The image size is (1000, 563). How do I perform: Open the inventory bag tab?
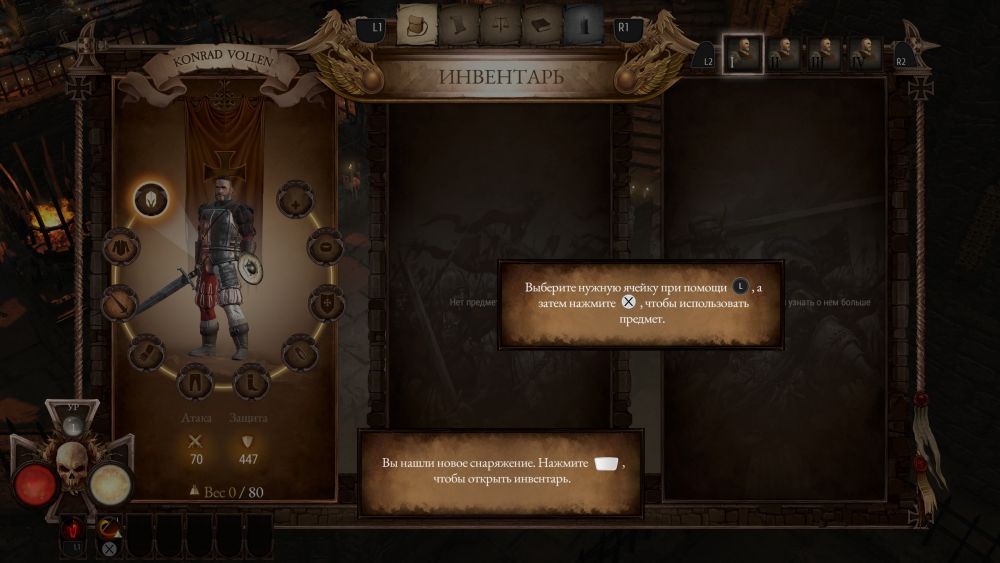pos(415,25)
